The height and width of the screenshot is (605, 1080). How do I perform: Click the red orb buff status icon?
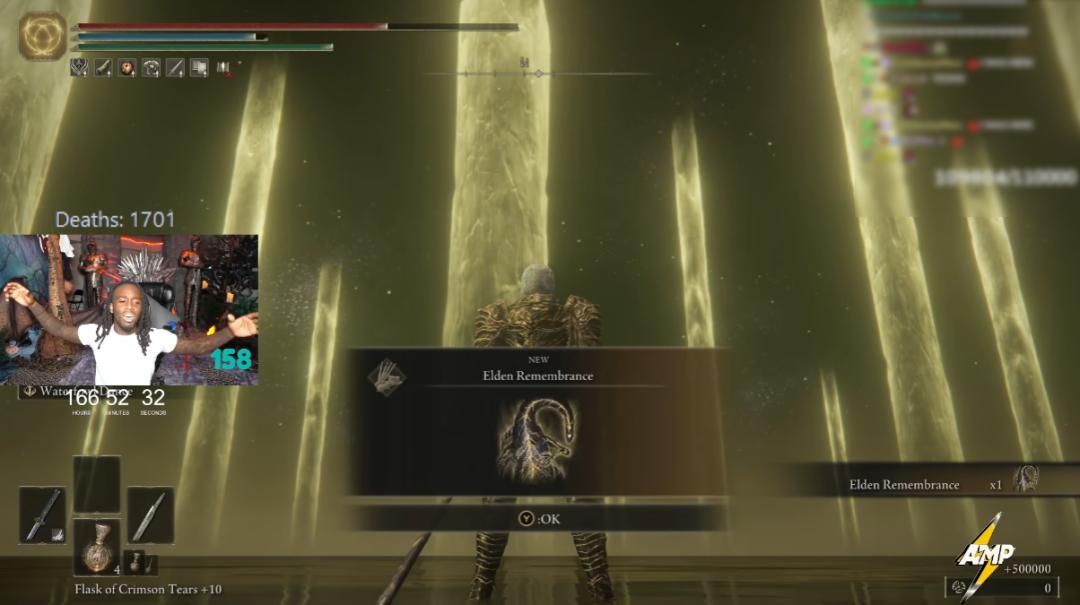(128, 68)
